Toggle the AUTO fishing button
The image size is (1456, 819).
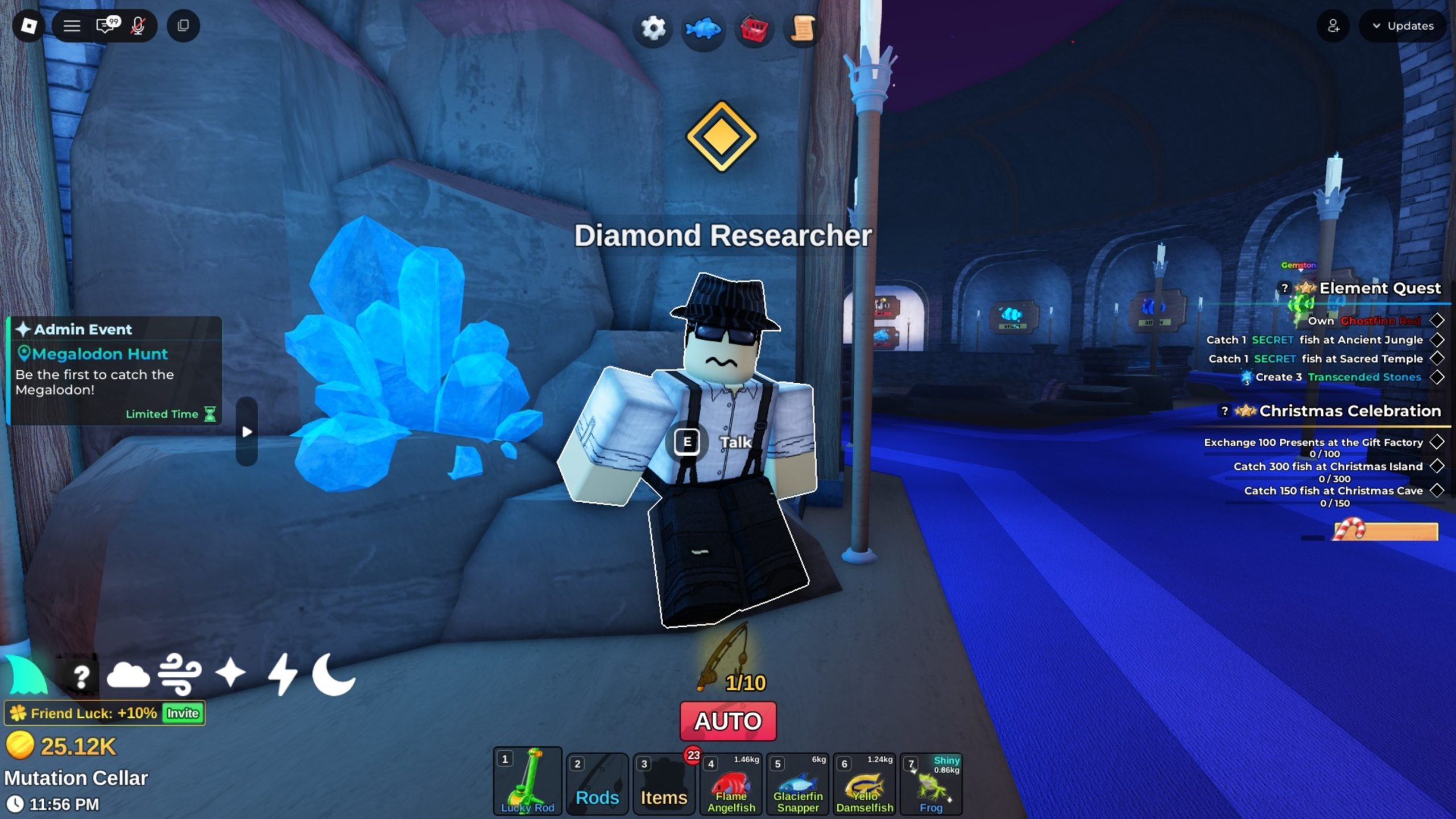pos(728,721)
